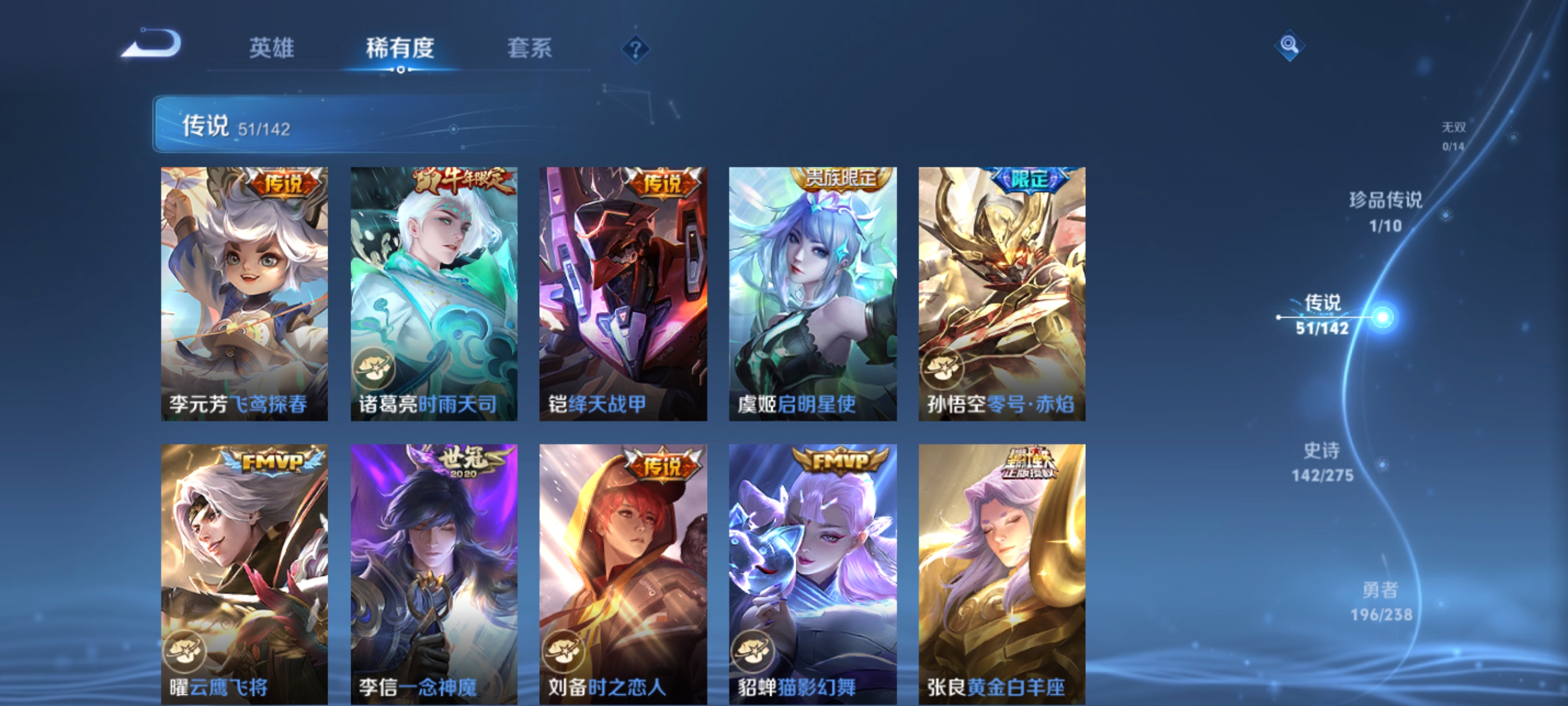This screenshot has width=1568, height=706.
Task: Open the 铠绛天战甲 skin card
Action: pos(623,292)
